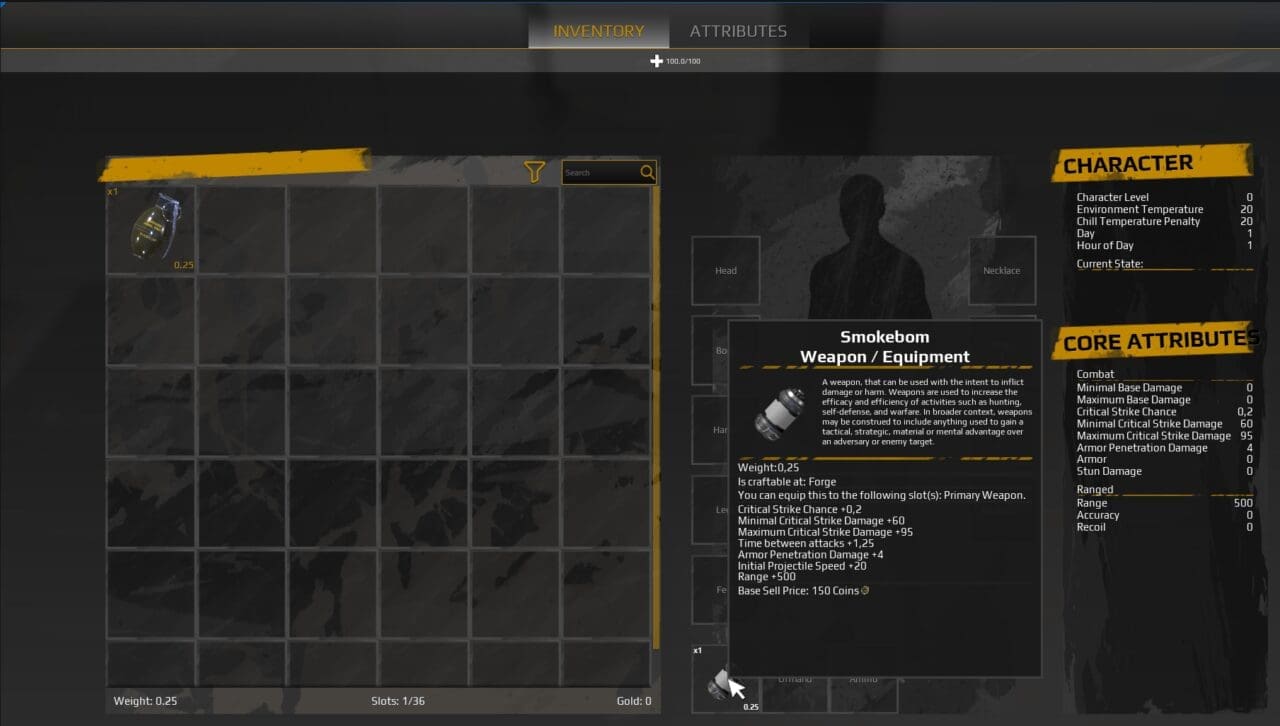The width and height of the screenshot is (1280, 726).
Task: Open the inventory filter funnel
Action: (x=533, y=171)
